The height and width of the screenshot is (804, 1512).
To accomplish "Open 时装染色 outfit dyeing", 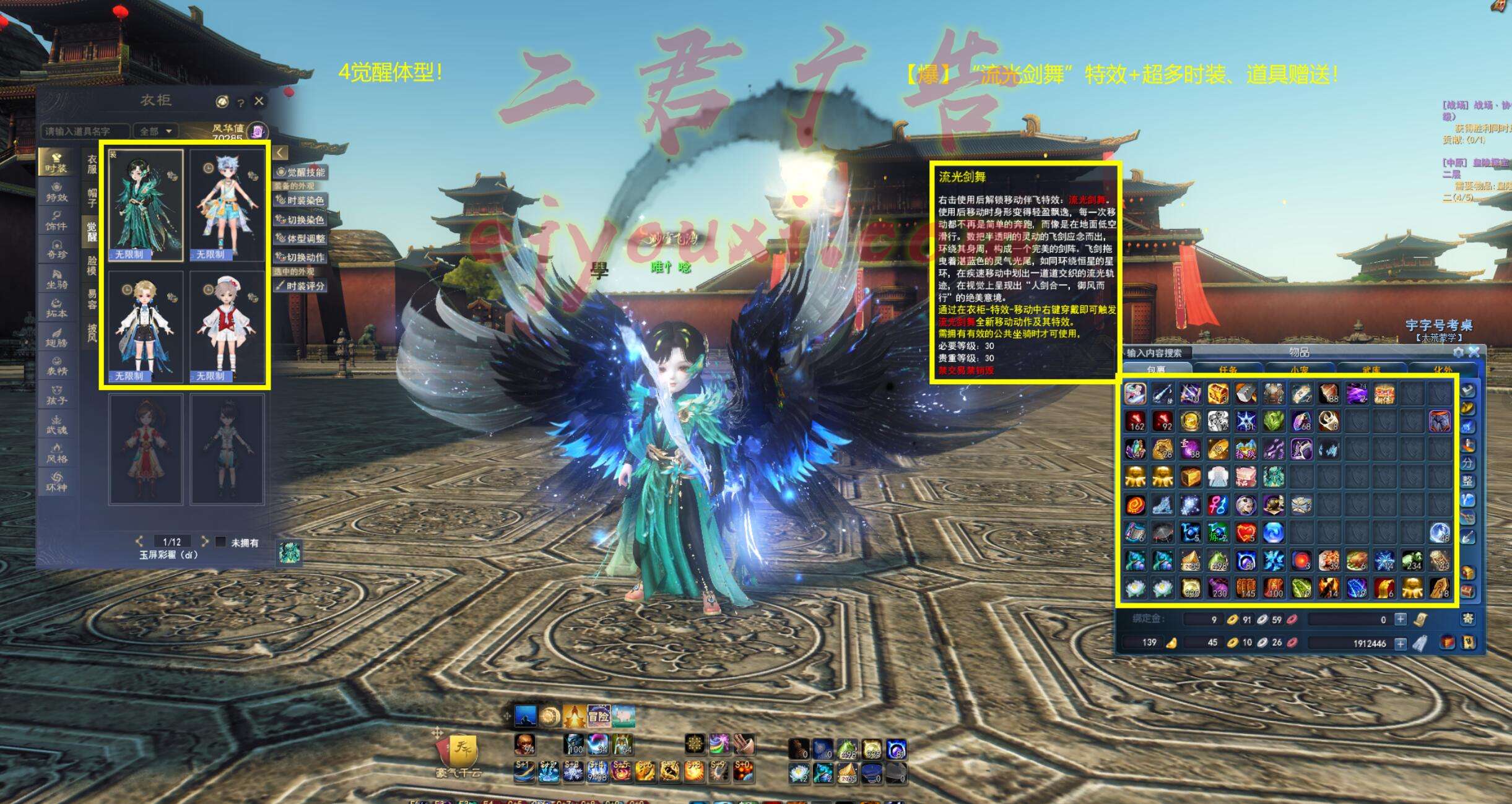I will (x=302, y=201).
